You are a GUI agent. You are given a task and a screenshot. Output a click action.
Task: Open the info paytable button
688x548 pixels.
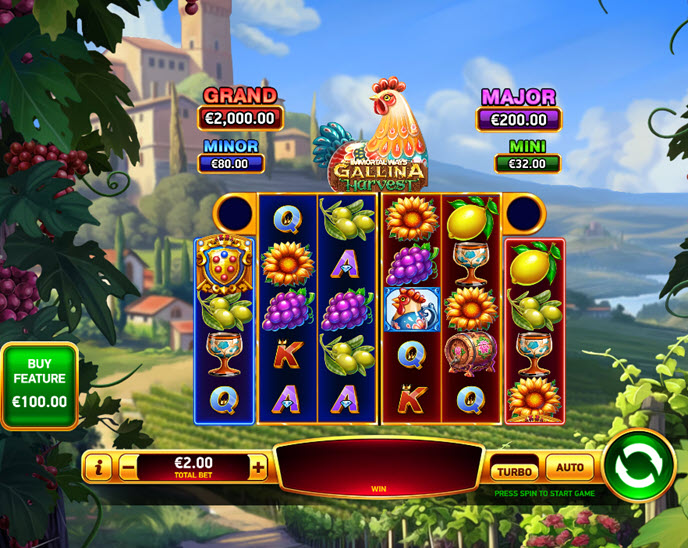click(98, 467)
